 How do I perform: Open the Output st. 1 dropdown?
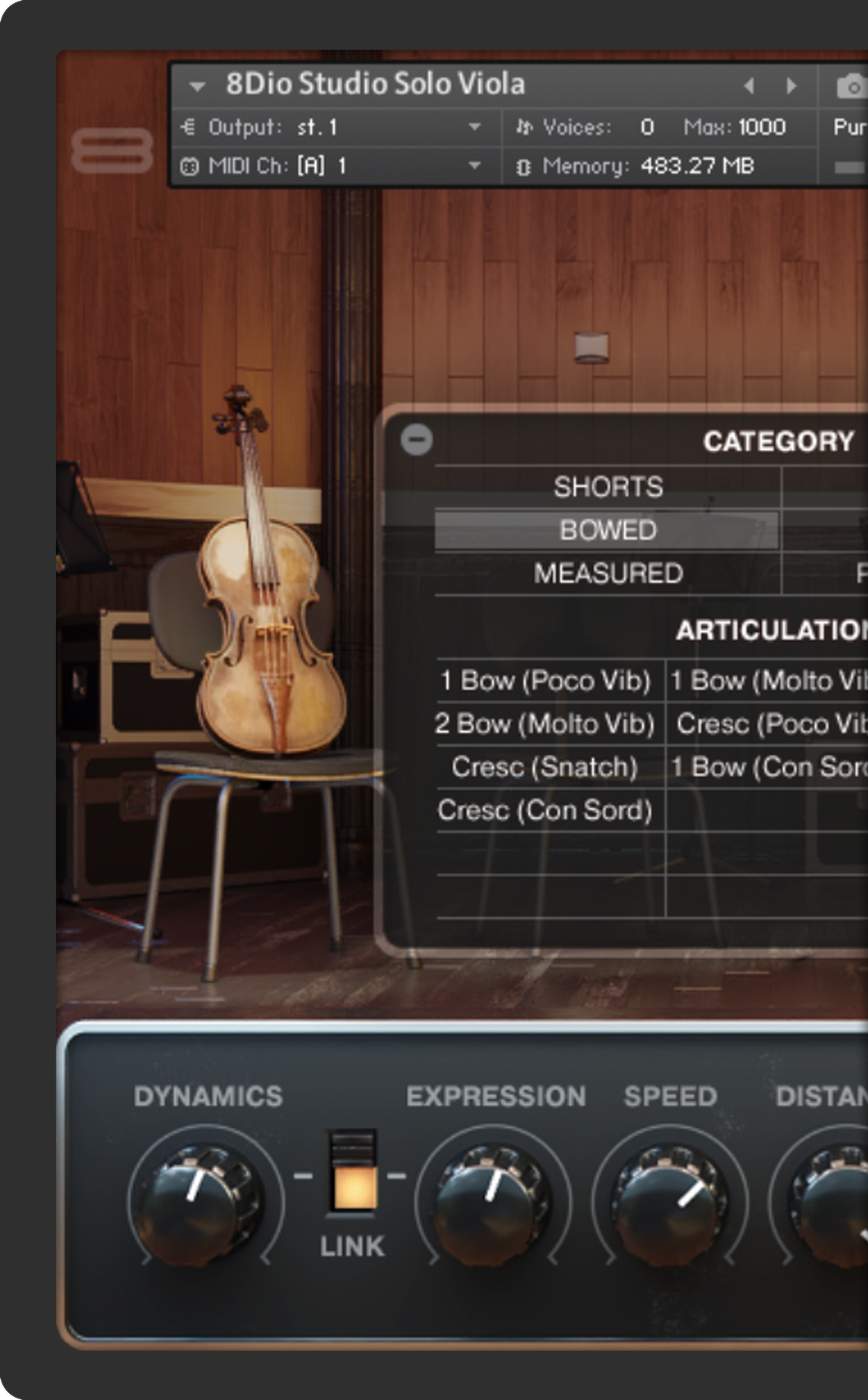tap(474, 127)
